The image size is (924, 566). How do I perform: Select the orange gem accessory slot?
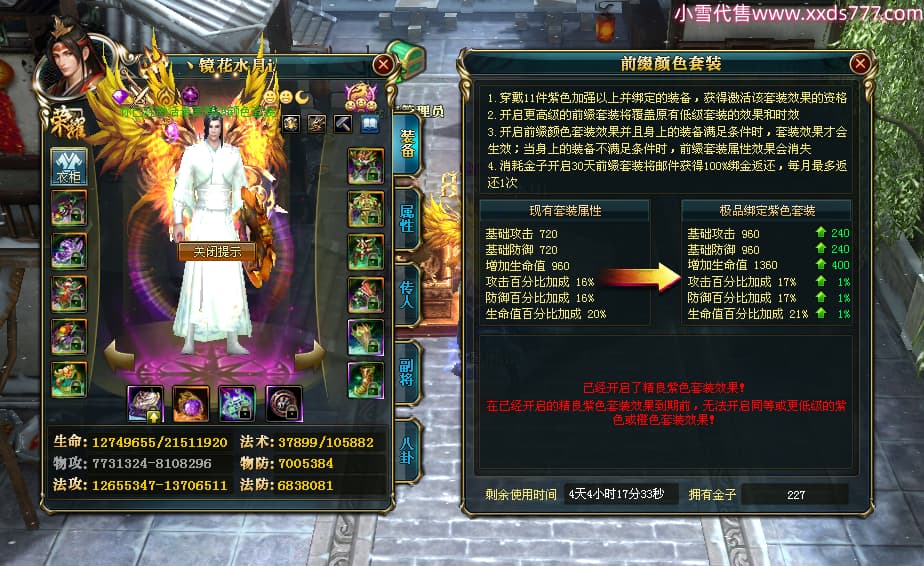tap(191, 403)
